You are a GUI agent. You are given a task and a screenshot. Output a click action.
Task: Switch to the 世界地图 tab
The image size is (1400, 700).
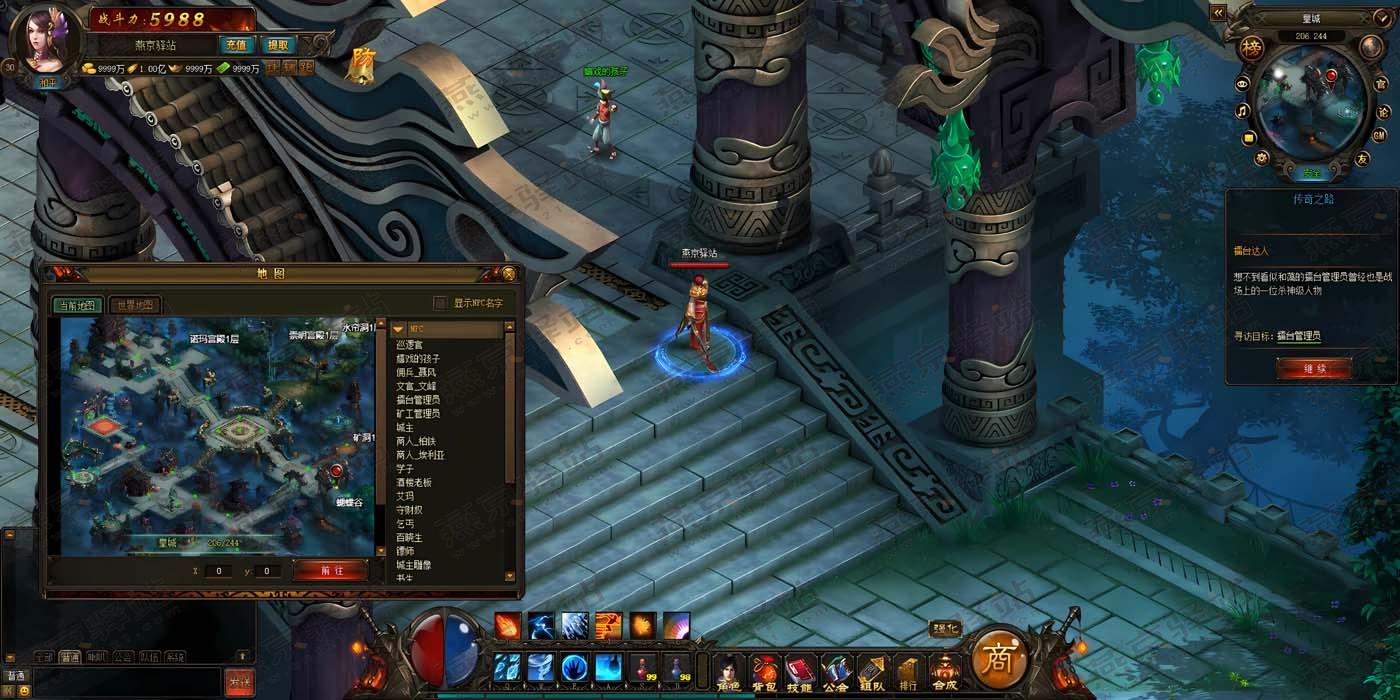pyautogui.click(x=135, y=305)
